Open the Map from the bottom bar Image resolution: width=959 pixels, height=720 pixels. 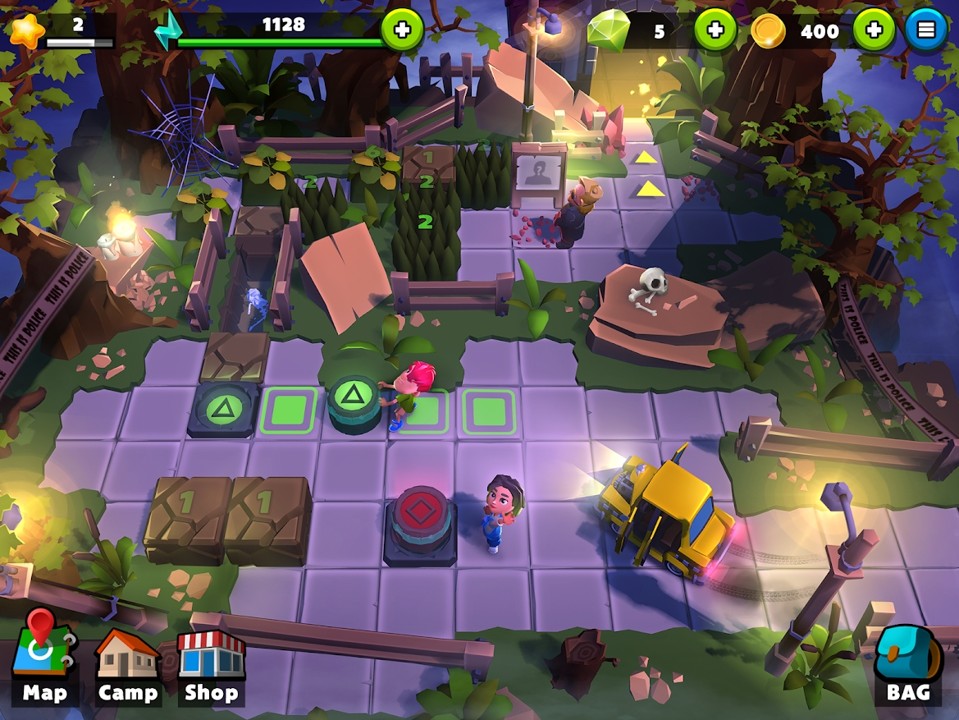click(43, 662)
